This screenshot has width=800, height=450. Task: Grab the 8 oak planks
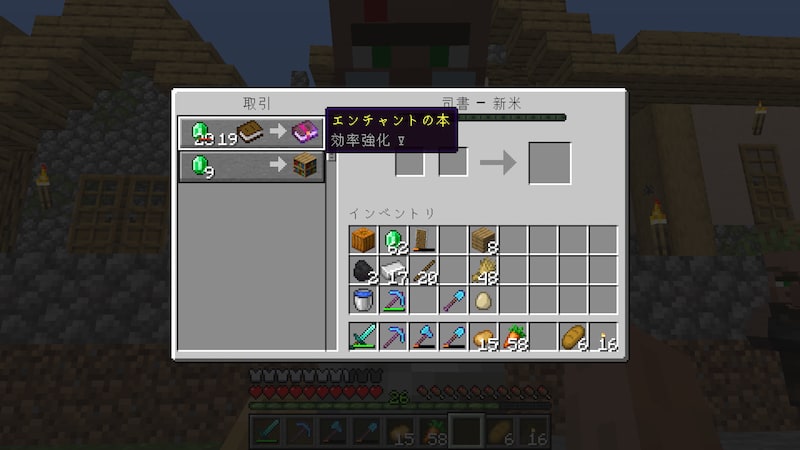click(x=483, y=240)
